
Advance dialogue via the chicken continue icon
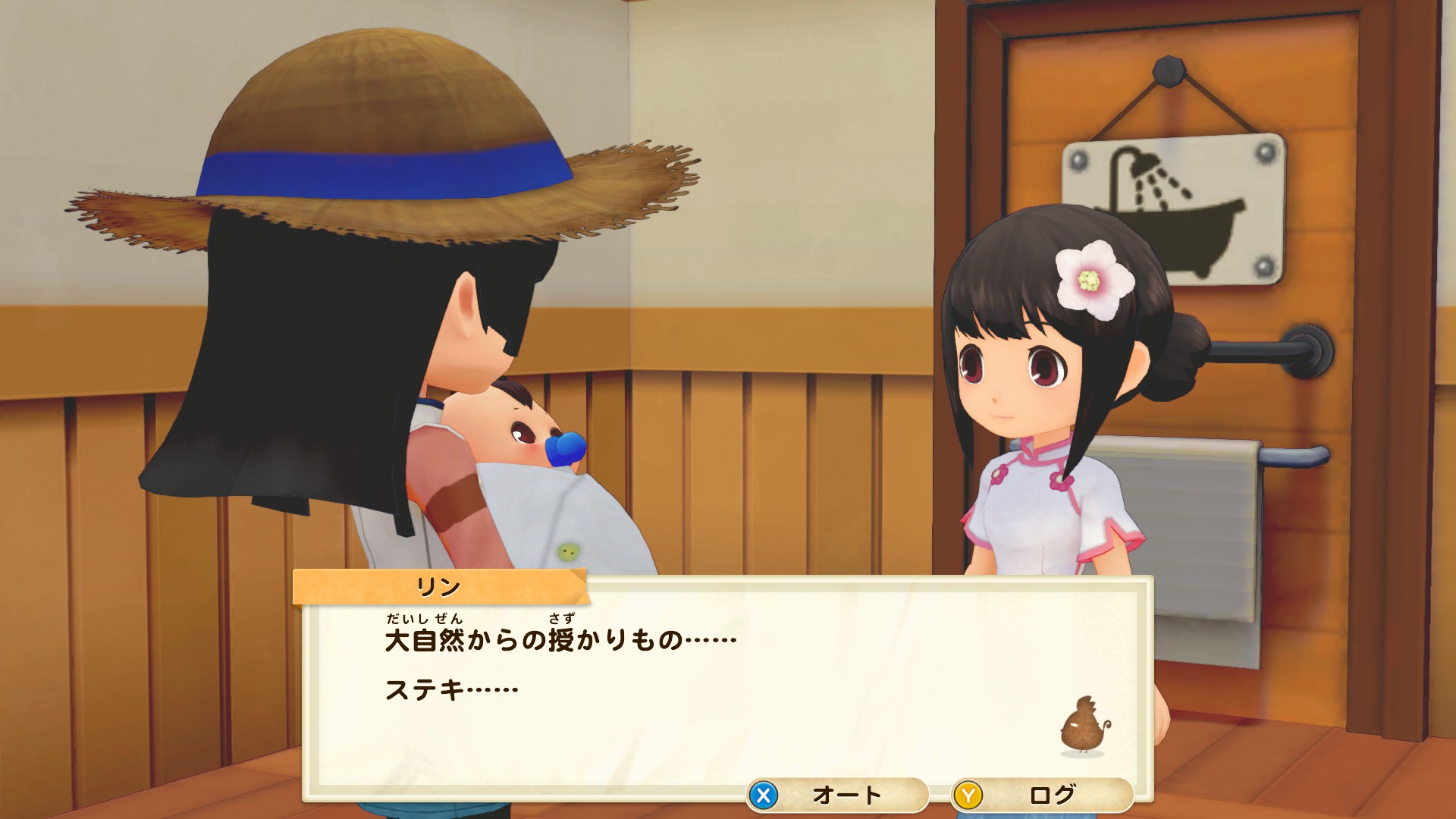pyautogui.click(x=1084, y=728)
